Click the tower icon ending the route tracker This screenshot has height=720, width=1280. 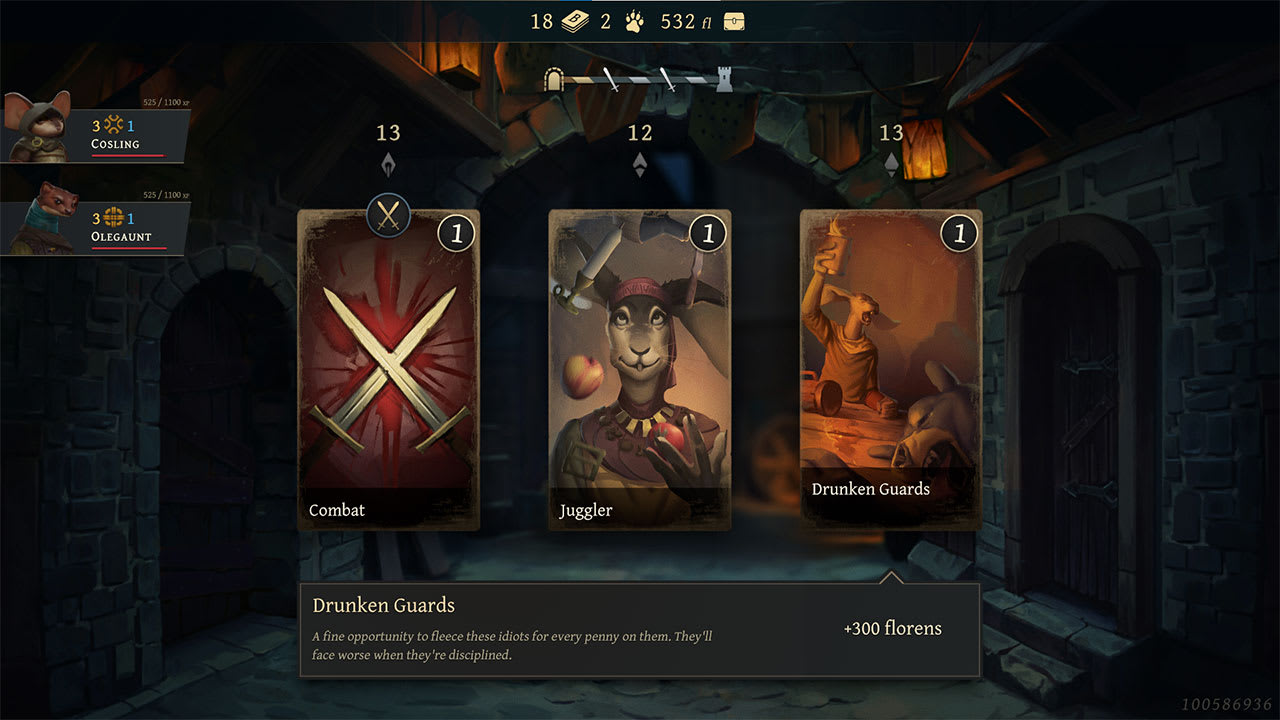[x=724, y=78]
